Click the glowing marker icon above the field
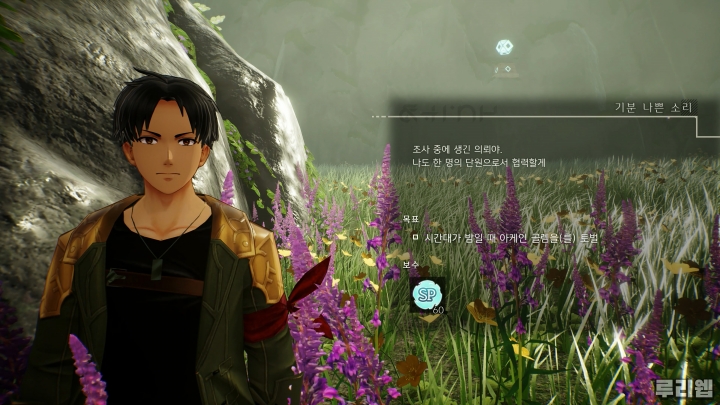This screenshot has height=405, width=720. click(506, 47)
